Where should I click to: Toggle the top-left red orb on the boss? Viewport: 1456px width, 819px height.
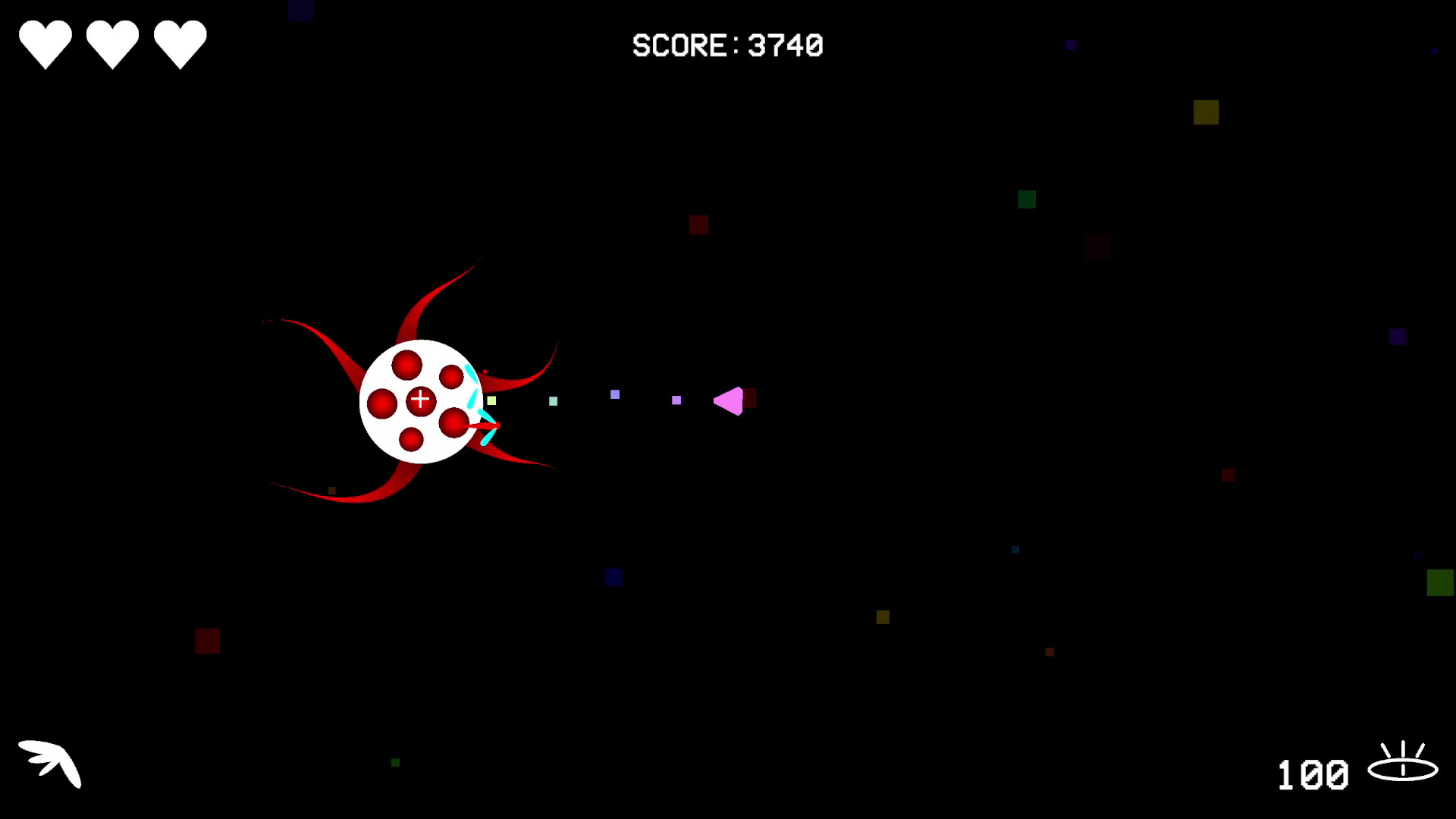pyautogui.click(x=407, y=365)
